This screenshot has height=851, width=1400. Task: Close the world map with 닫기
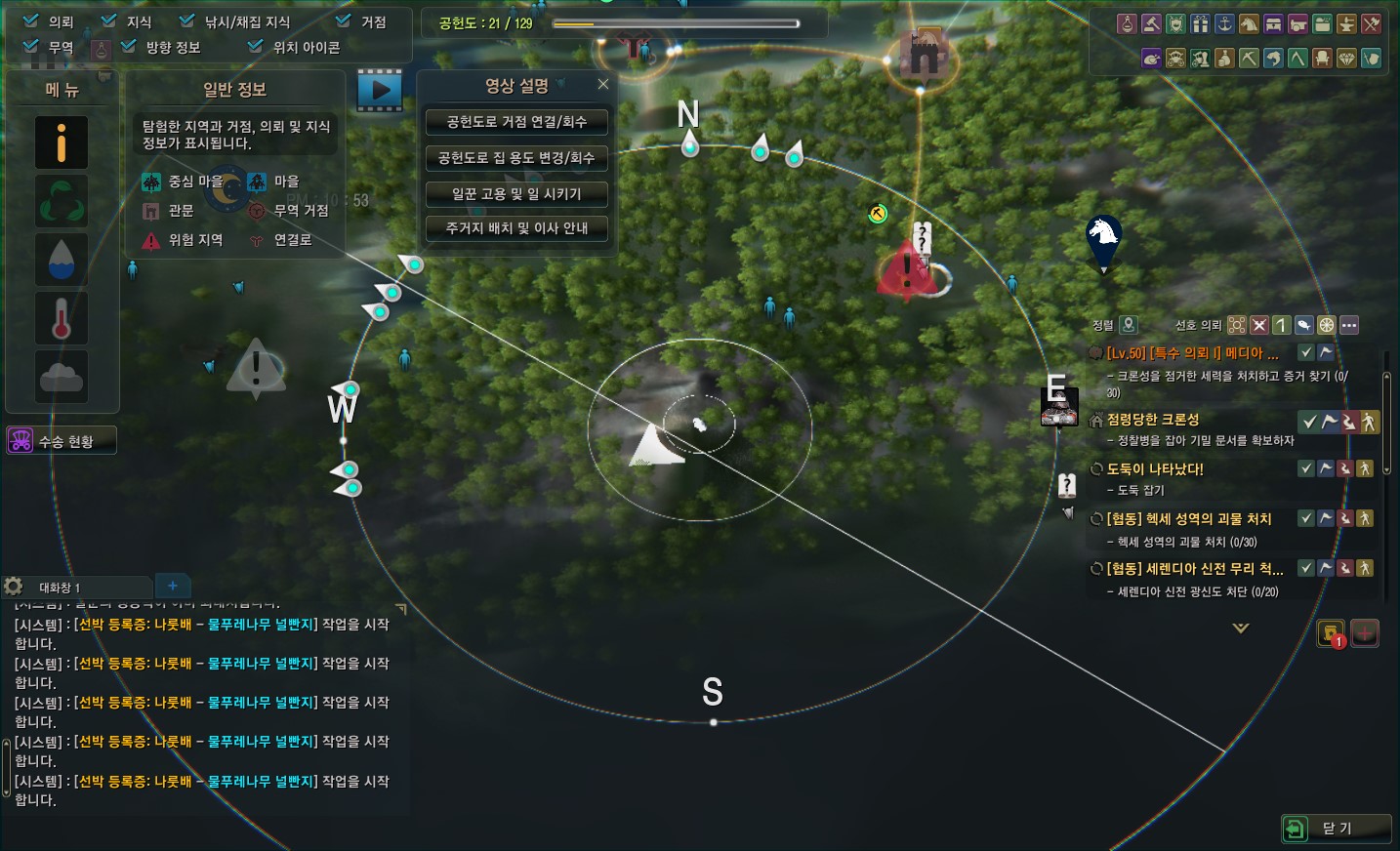coord(1336,829)
